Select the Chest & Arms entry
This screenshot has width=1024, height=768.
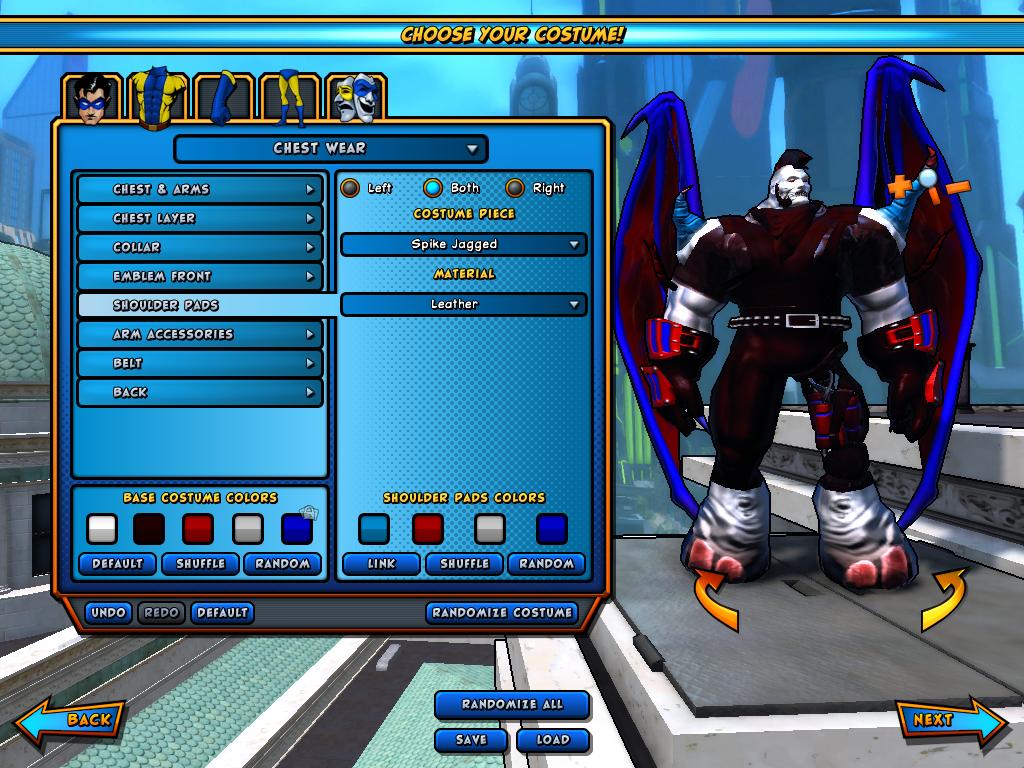pos(200,189)
